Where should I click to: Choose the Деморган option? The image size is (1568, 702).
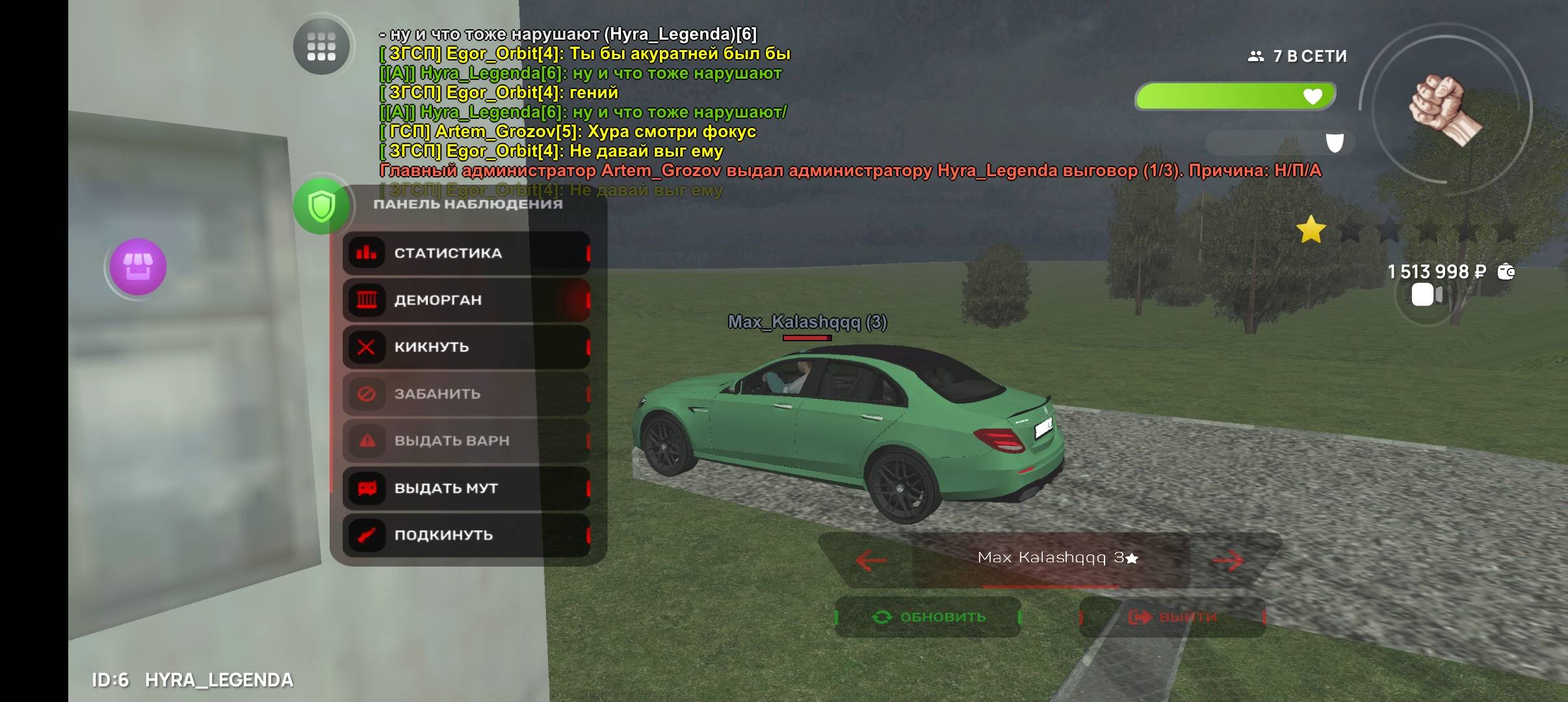tap(466, 300)
